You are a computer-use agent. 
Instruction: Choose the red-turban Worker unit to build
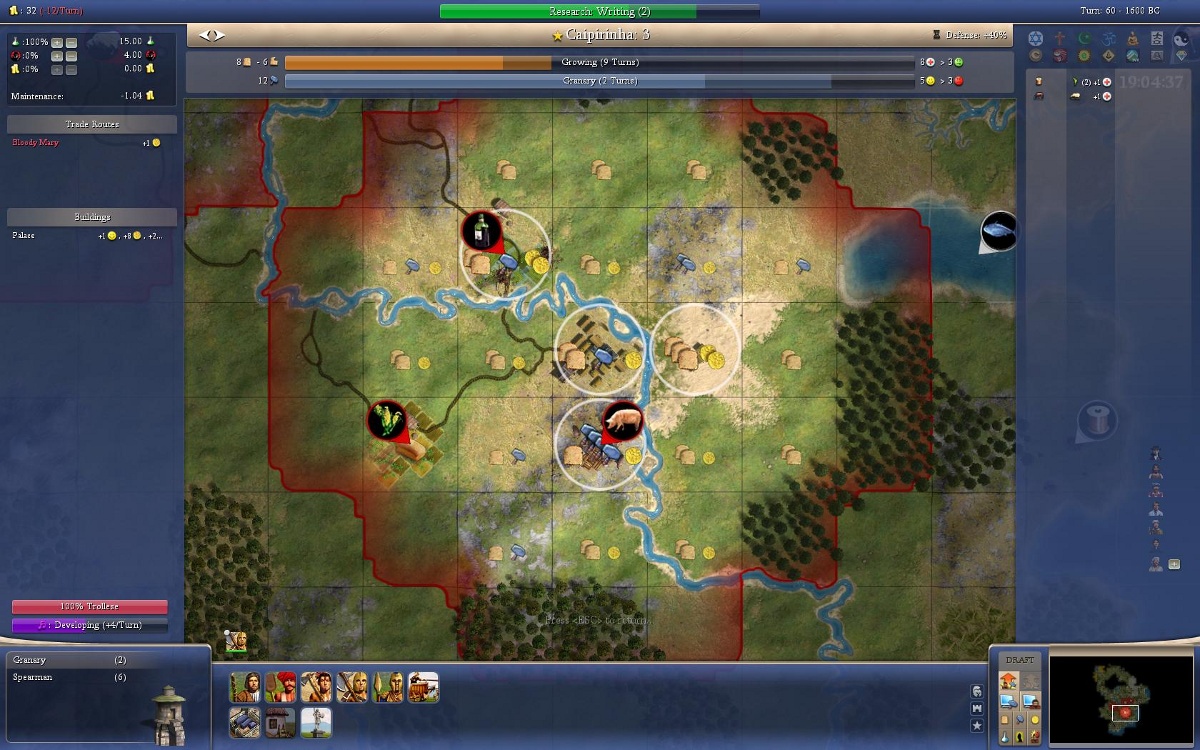pyautogui.click(x=281, y=687)
